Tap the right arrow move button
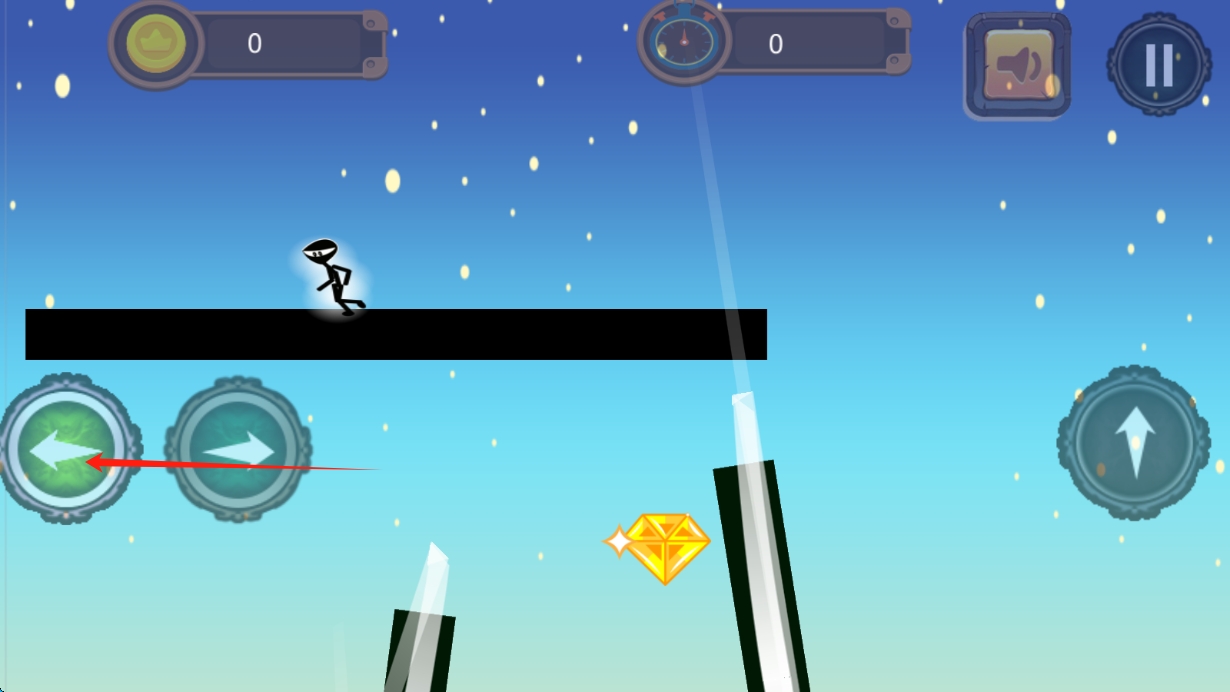1230x692 pixels. [238, 449]
